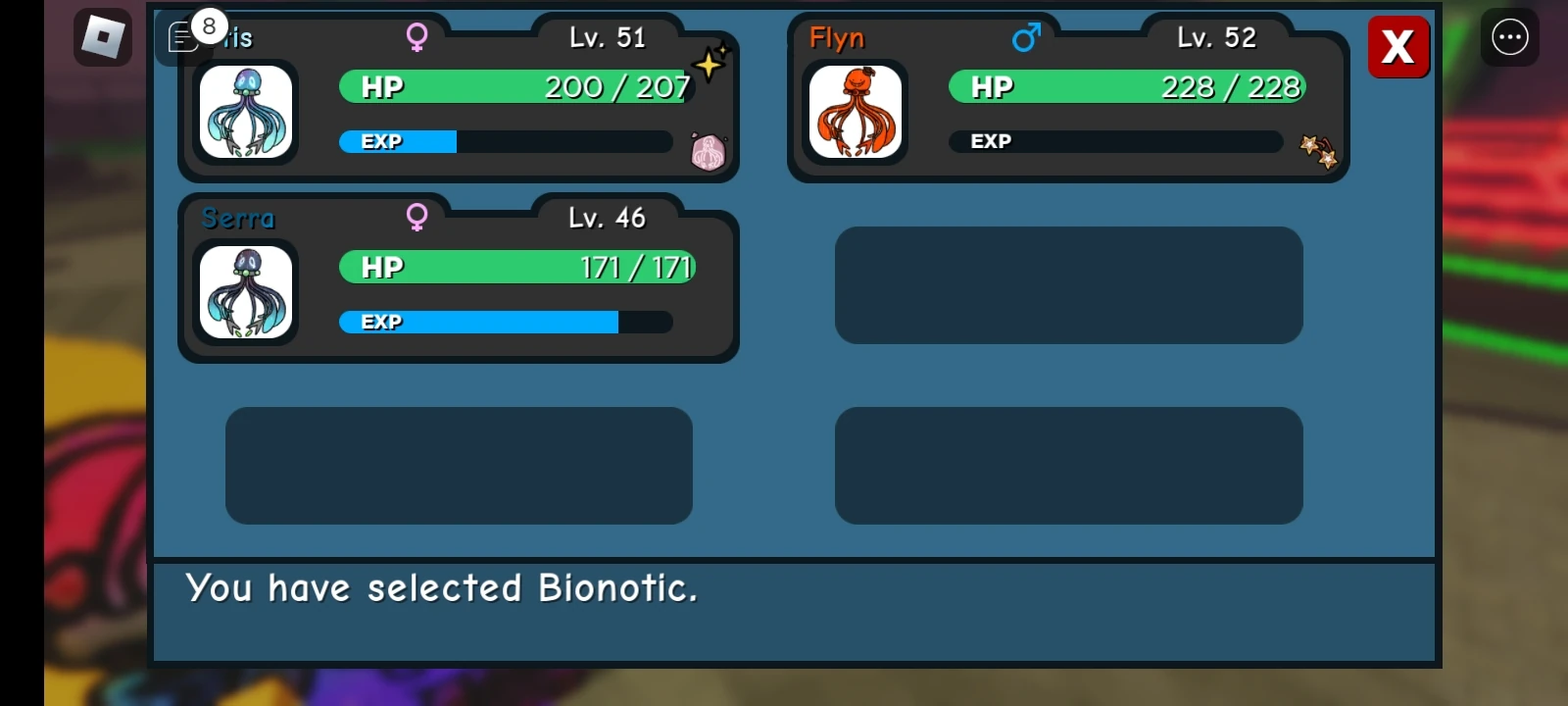Viewport: 1568px width, 706px height.
Task: Select the female gender symbol on Iris
Action: [x=417, y=37]
